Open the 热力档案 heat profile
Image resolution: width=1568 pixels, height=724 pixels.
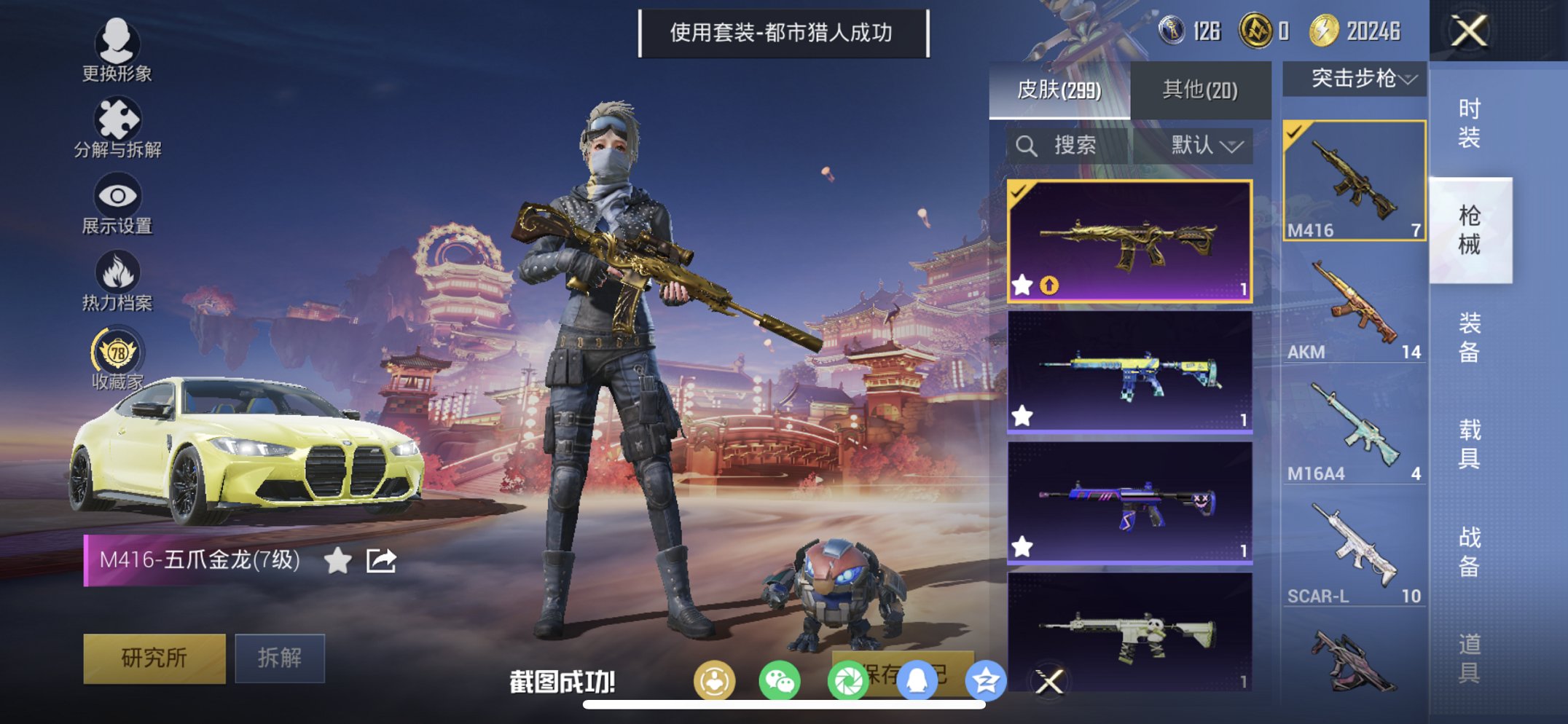119,275
